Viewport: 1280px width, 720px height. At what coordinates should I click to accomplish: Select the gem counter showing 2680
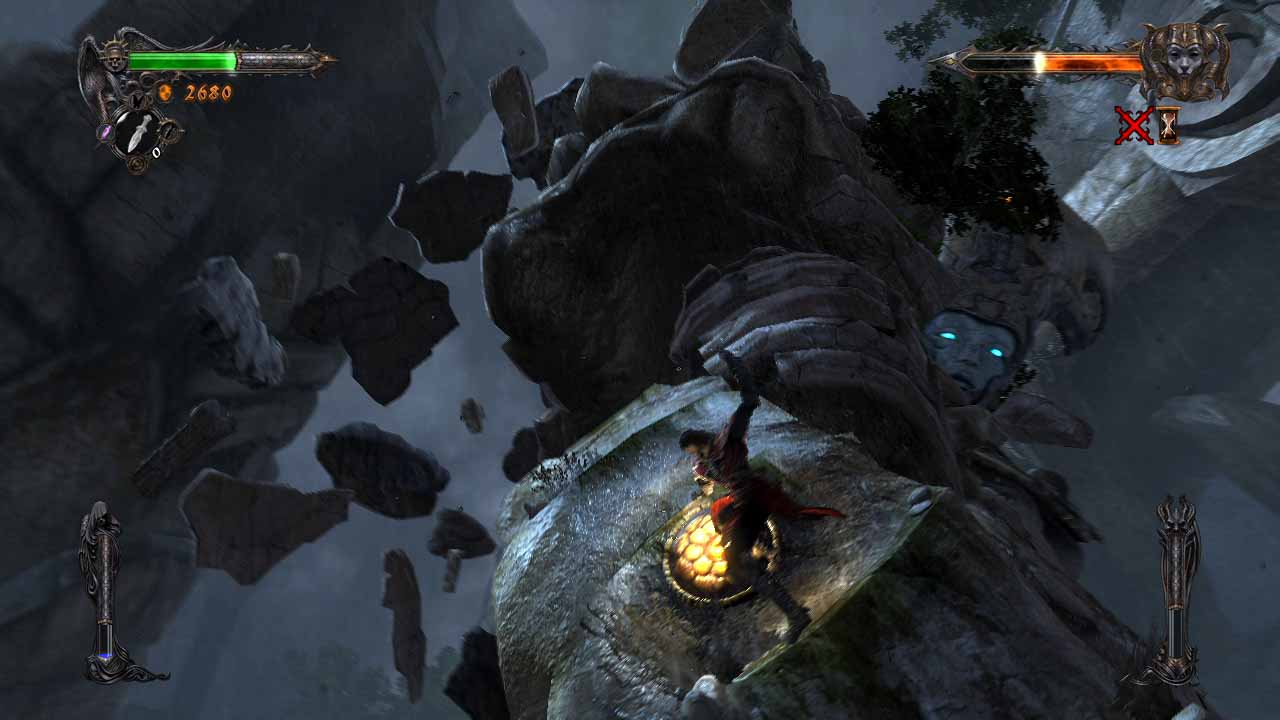click(208, 92)
